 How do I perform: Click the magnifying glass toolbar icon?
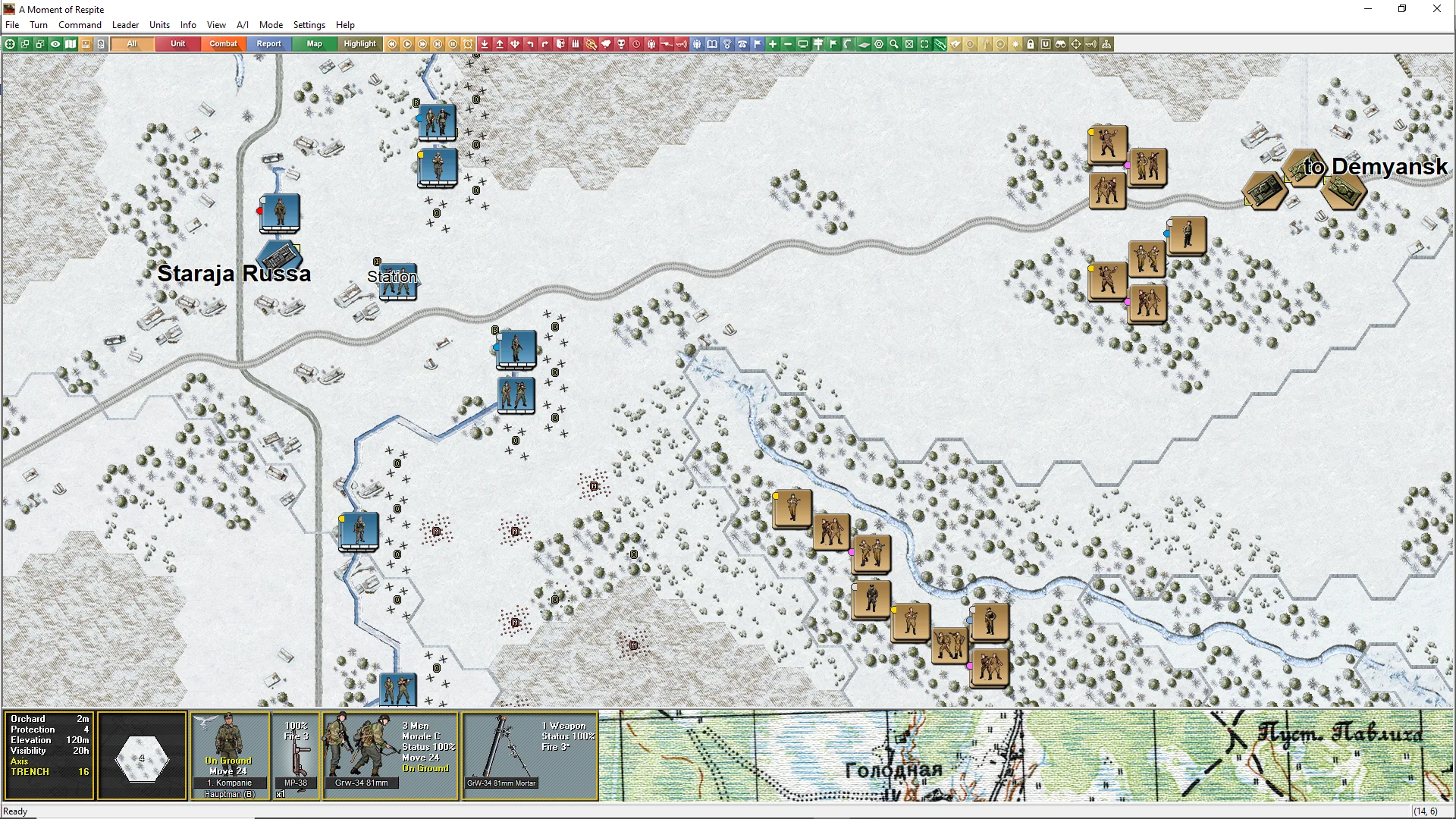(x=894, y=44)
